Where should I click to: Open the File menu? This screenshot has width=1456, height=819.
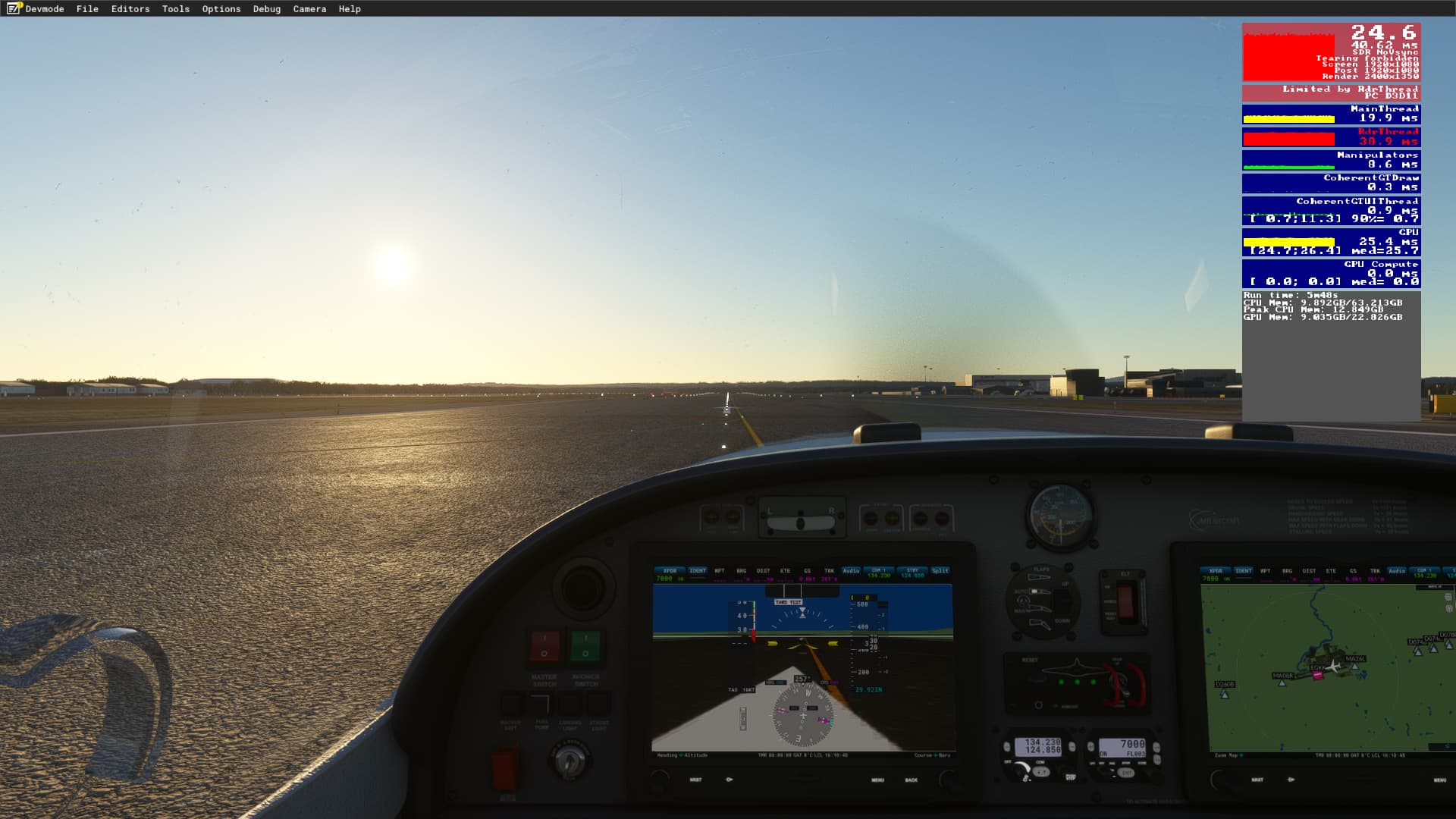click(x=87, y=9)
